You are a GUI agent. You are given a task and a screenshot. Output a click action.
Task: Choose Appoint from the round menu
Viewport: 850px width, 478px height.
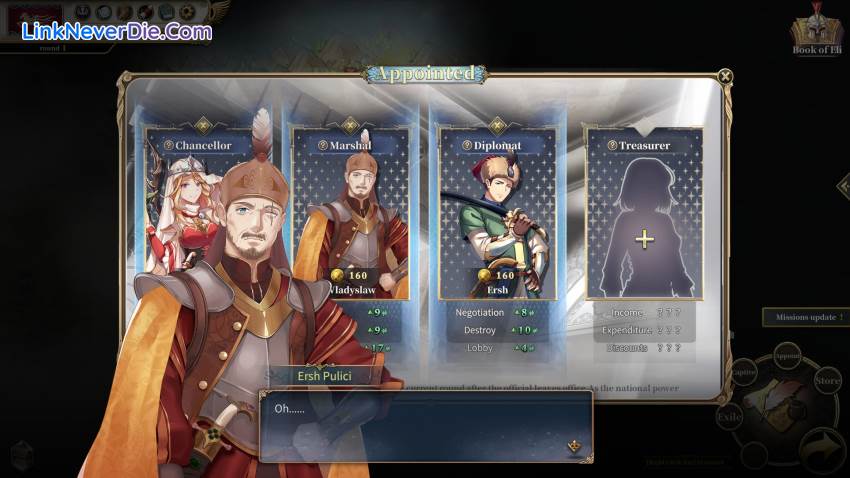[787, 355]
